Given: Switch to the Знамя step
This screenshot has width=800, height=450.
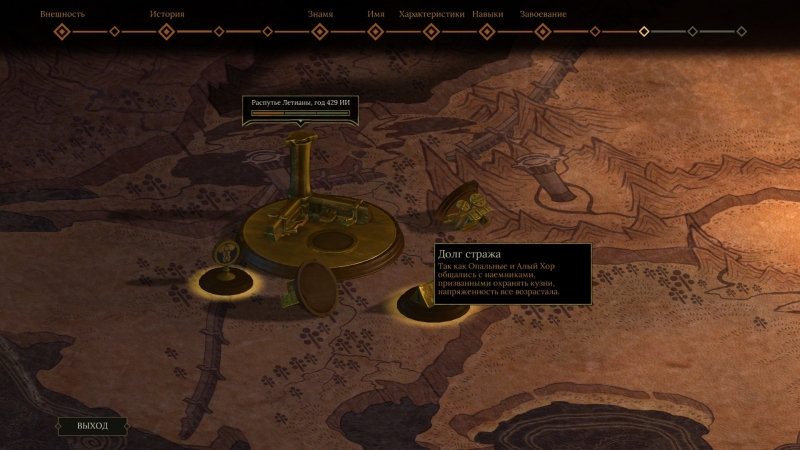Looking at the screenshot, I should click(x=320, y=31).
